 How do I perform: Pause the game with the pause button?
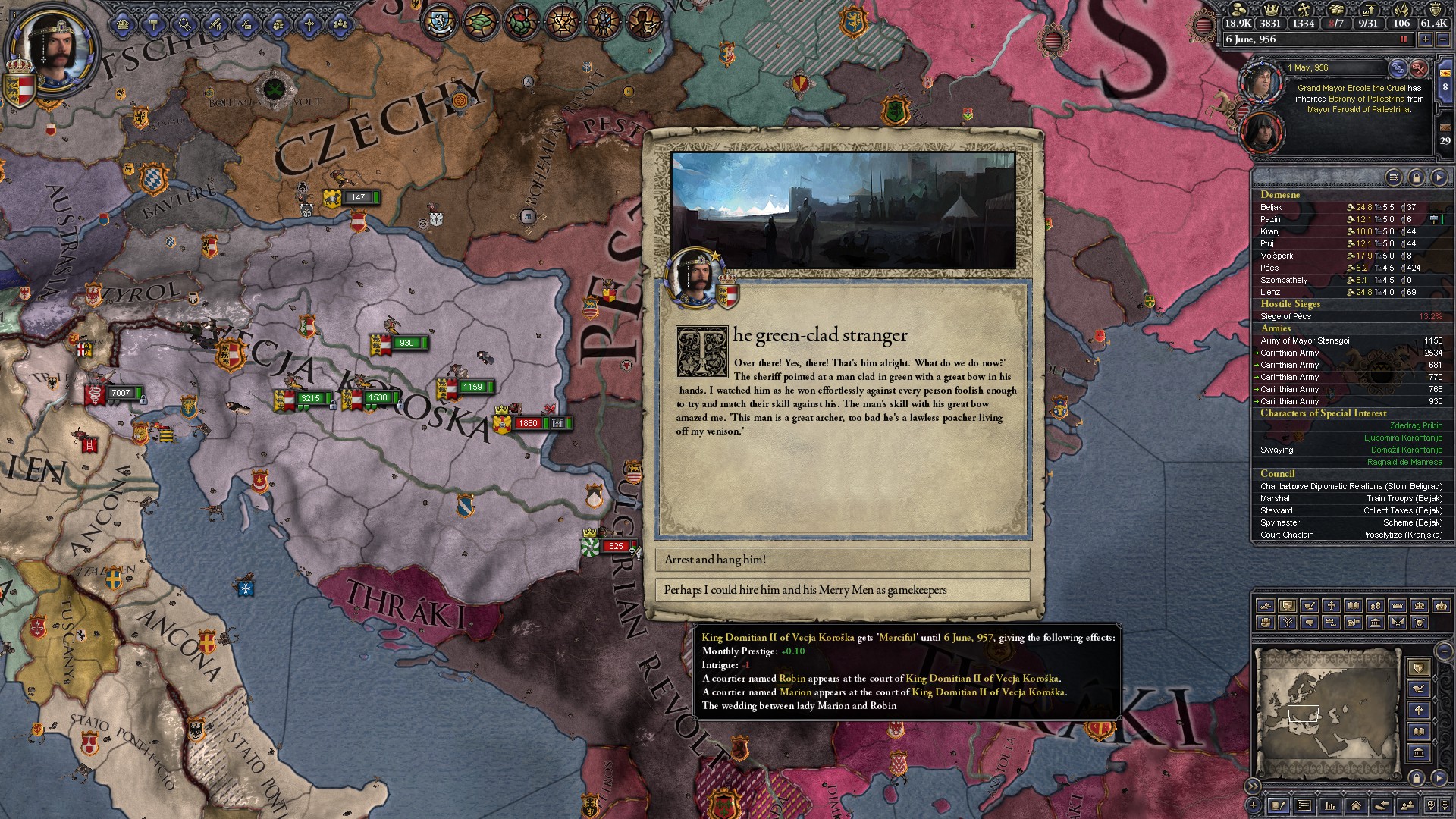[x=1404, y=39]
